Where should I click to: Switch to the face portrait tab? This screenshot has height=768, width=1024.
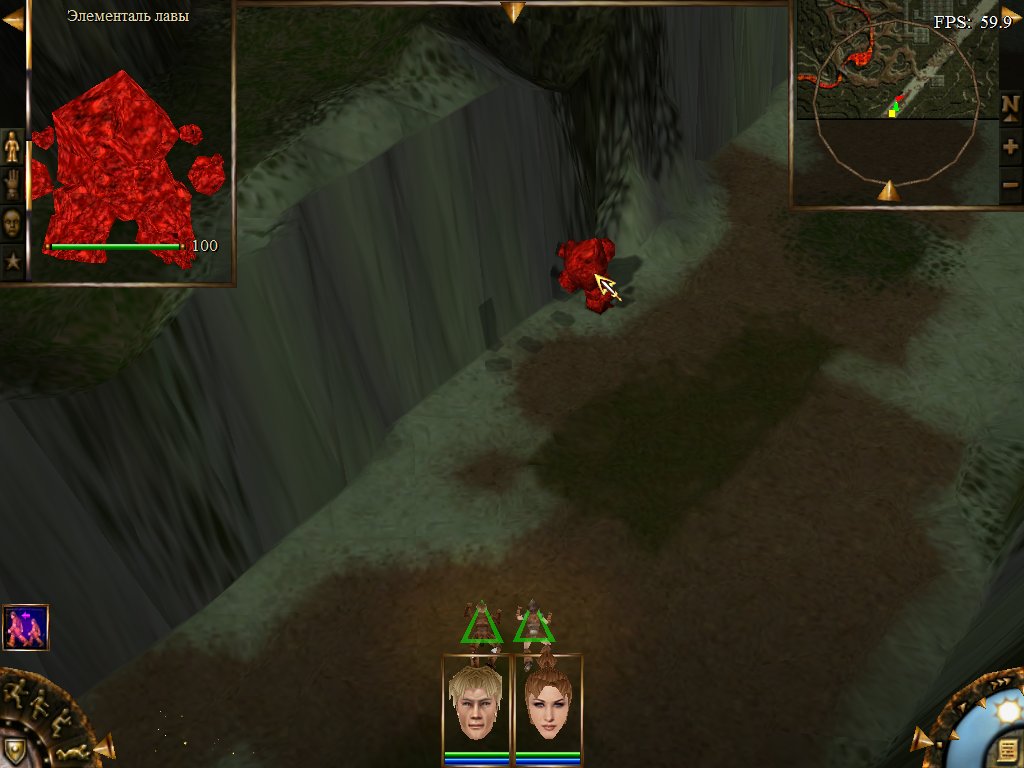[12, 223]
